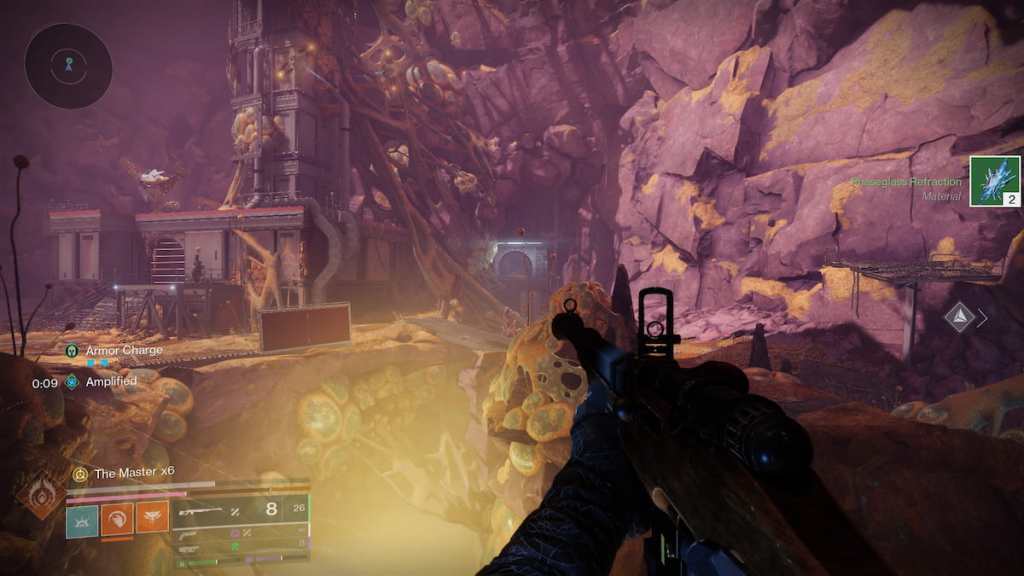Select the Armor Charge helmet icon
The width and height of the screenshot is (1024, 576).
click(72, 351)
